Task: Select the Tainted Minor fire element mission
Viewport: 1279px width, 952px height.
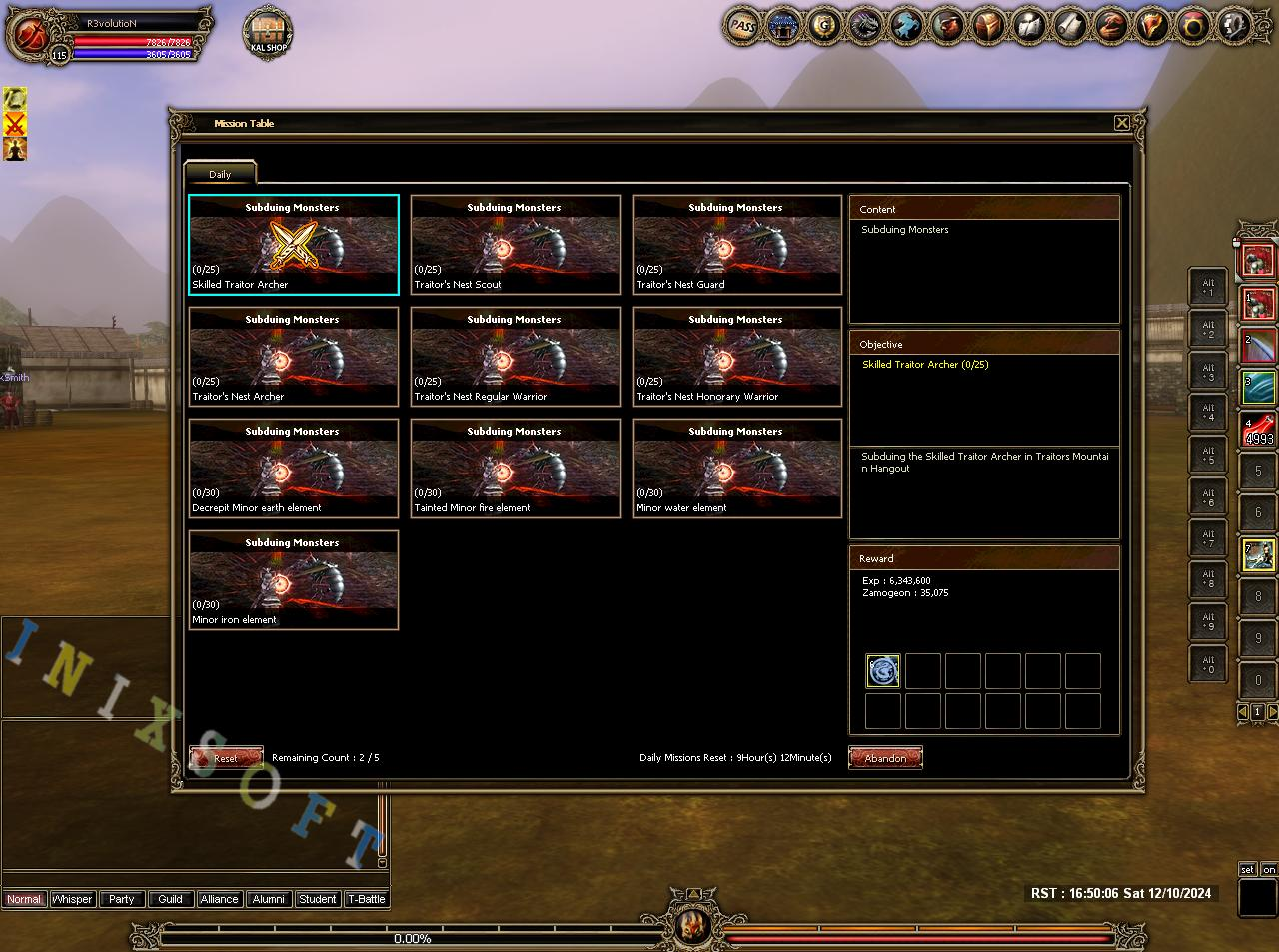Action: [x=516, y=469]
